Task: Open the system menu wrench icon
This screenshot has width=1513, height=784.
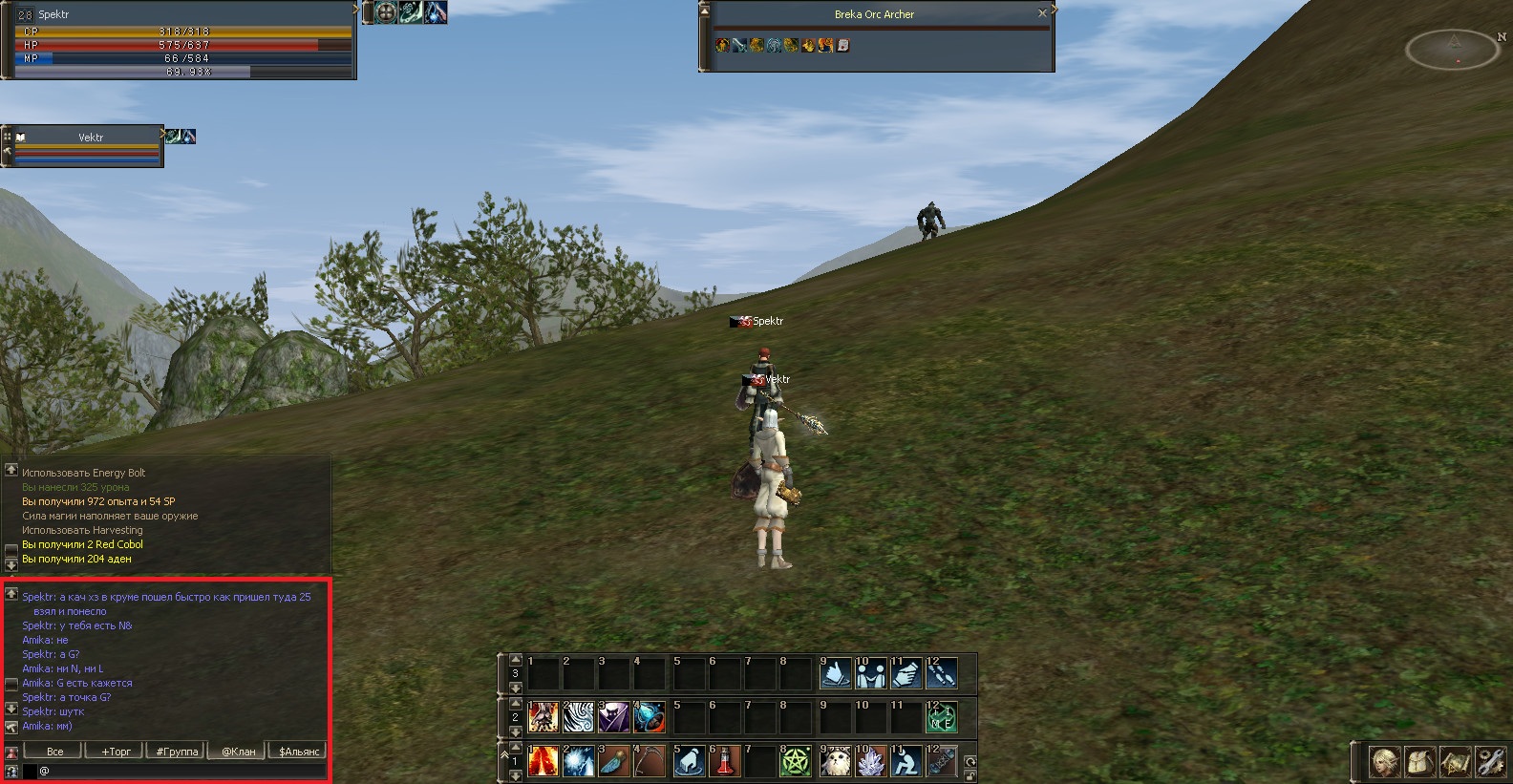Action: coord(1490,761)
